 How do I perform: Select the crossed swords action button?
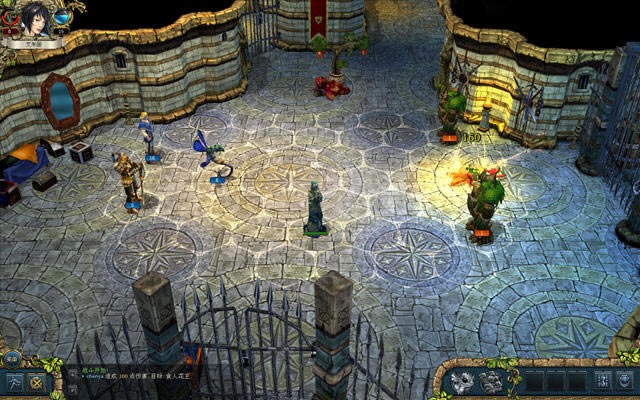38,382
